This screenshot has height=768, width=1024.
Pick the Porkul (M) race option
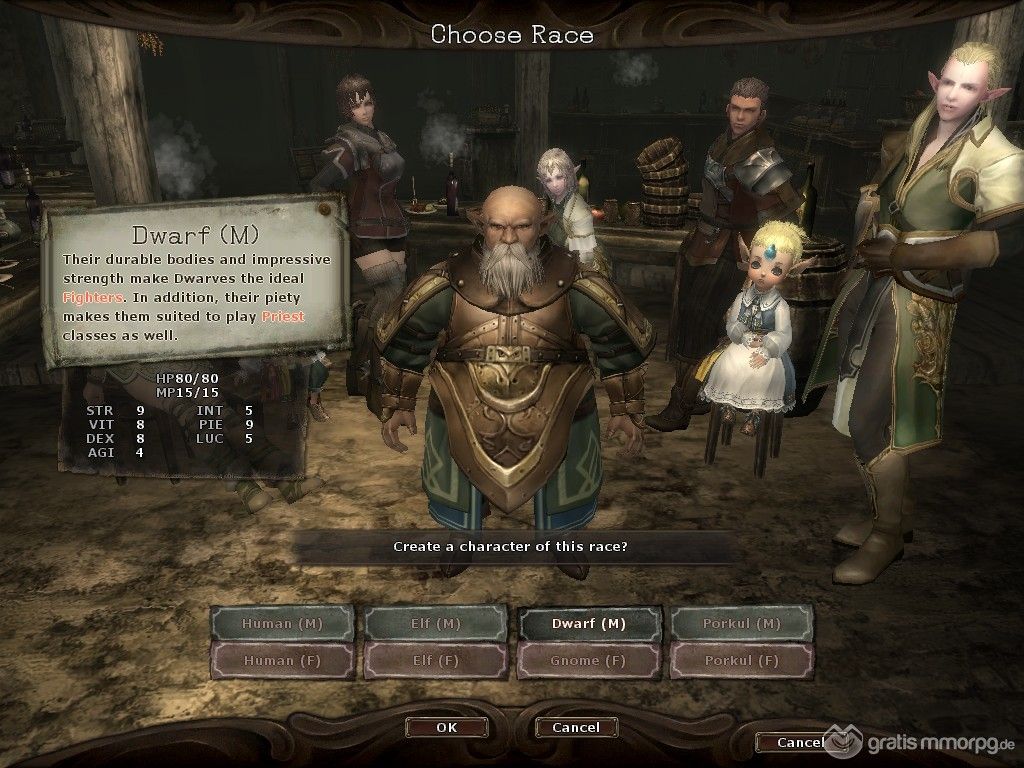click(742, 624)
